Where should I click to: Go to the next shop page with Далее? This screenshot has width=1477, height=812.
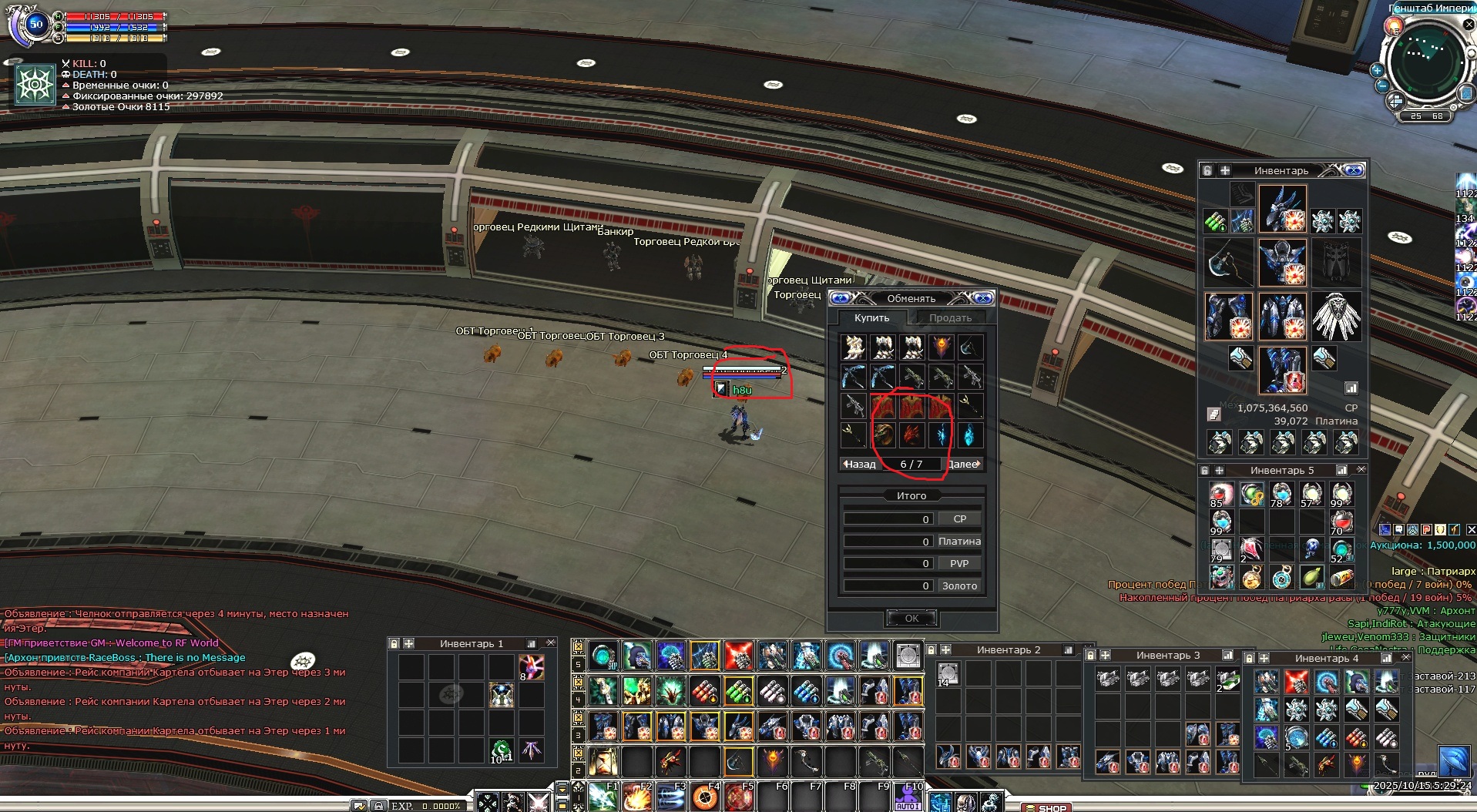coord(964,464)
